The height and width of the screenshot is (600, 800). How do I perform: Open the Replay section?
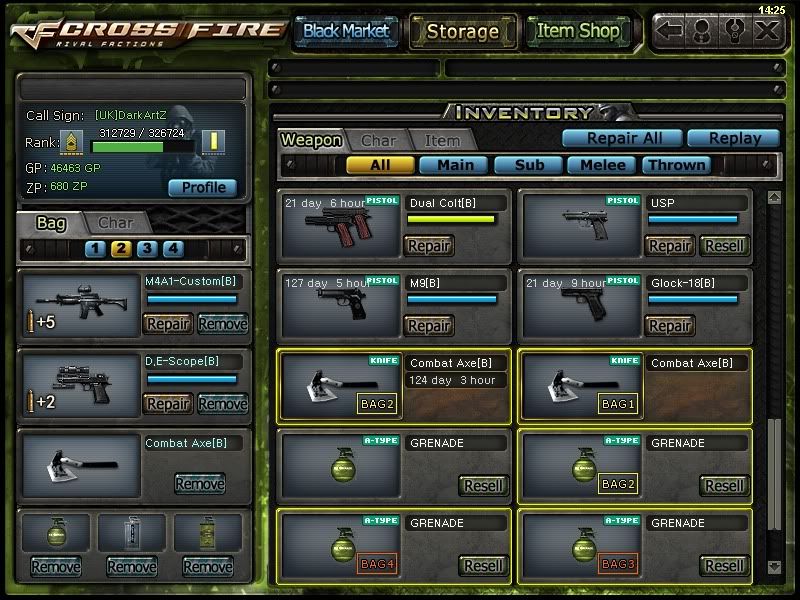(736, 139)
